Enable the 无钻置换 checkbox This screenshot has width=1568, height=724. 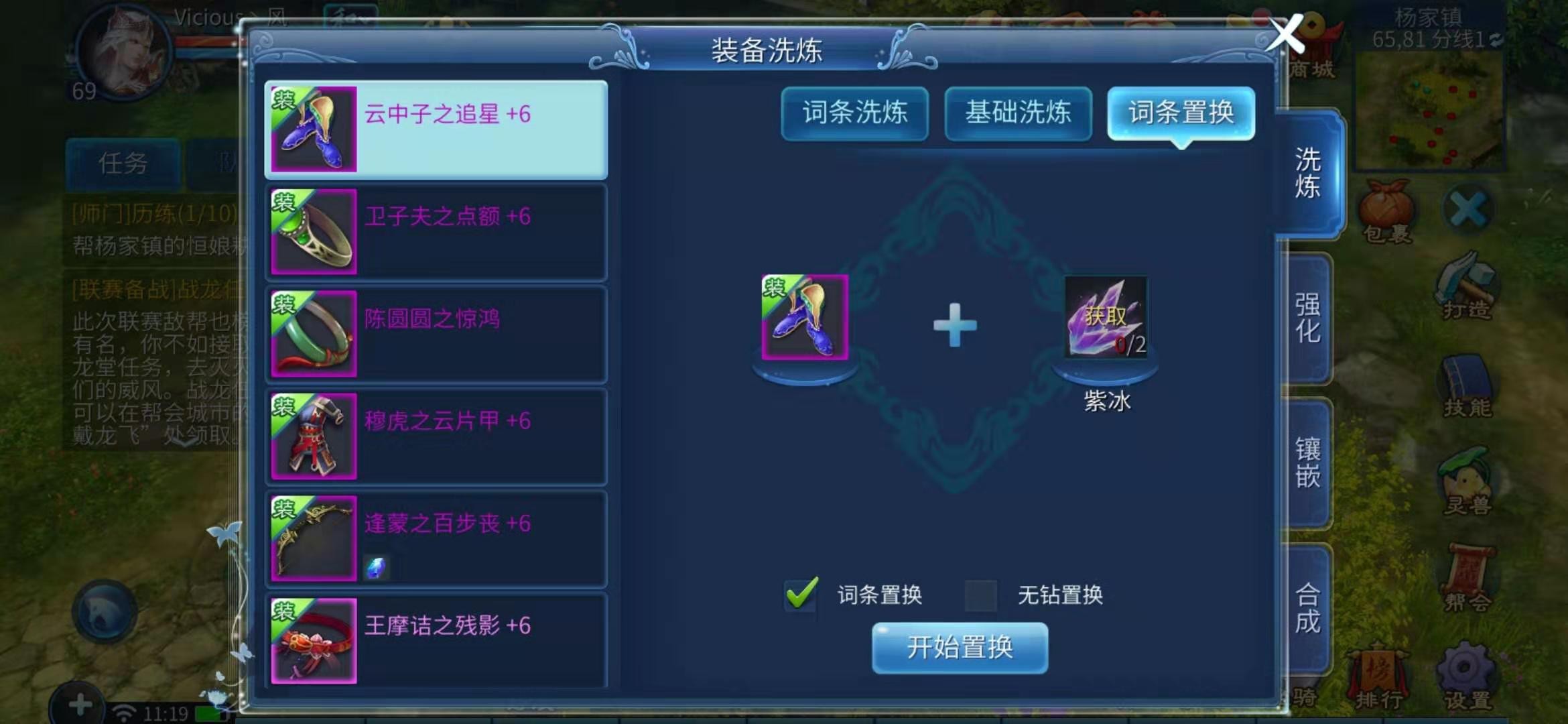pyautogui.click(x=982, y=594)
